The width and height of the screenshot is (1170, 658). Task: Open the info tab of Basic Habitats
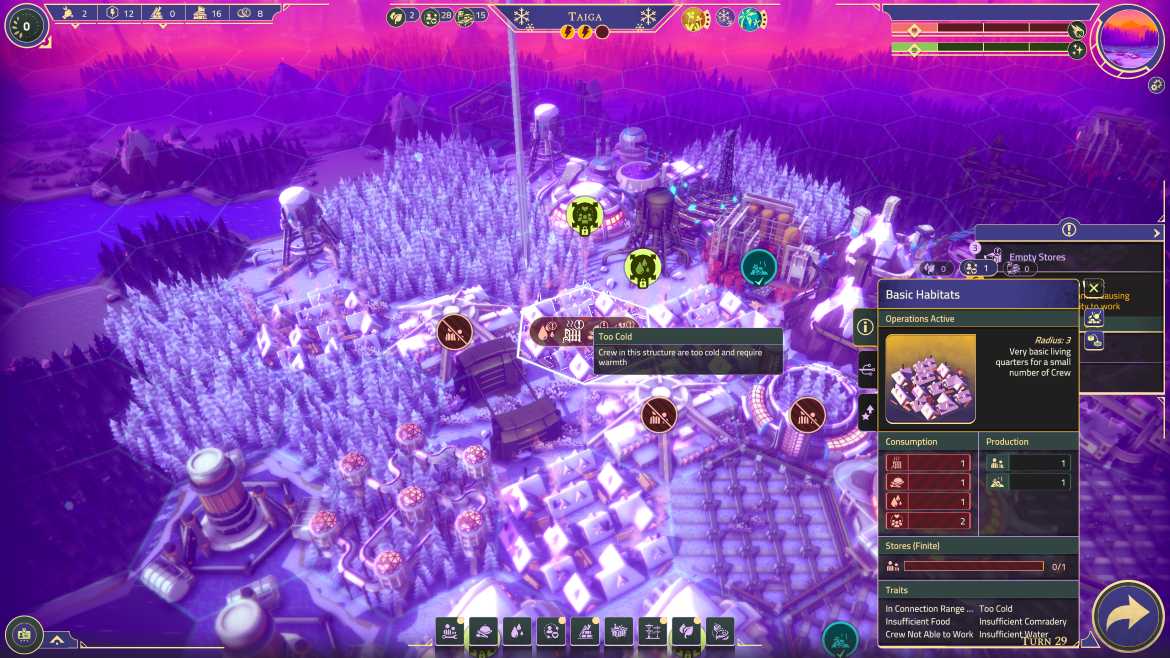(x=866, y=326)
